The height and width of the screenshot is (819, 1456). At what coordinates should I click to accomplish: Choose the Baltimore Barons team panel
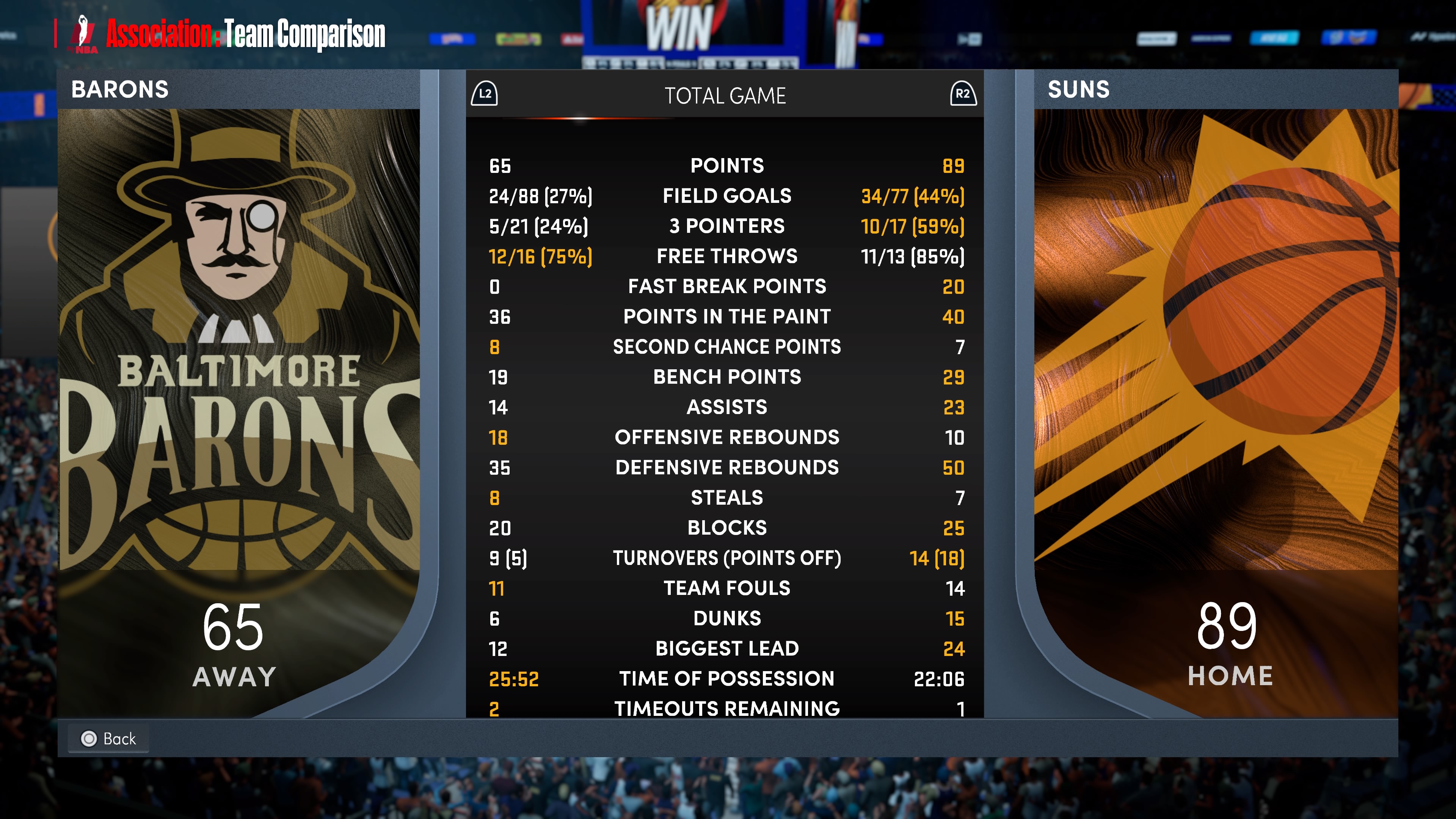pos(238,367)
